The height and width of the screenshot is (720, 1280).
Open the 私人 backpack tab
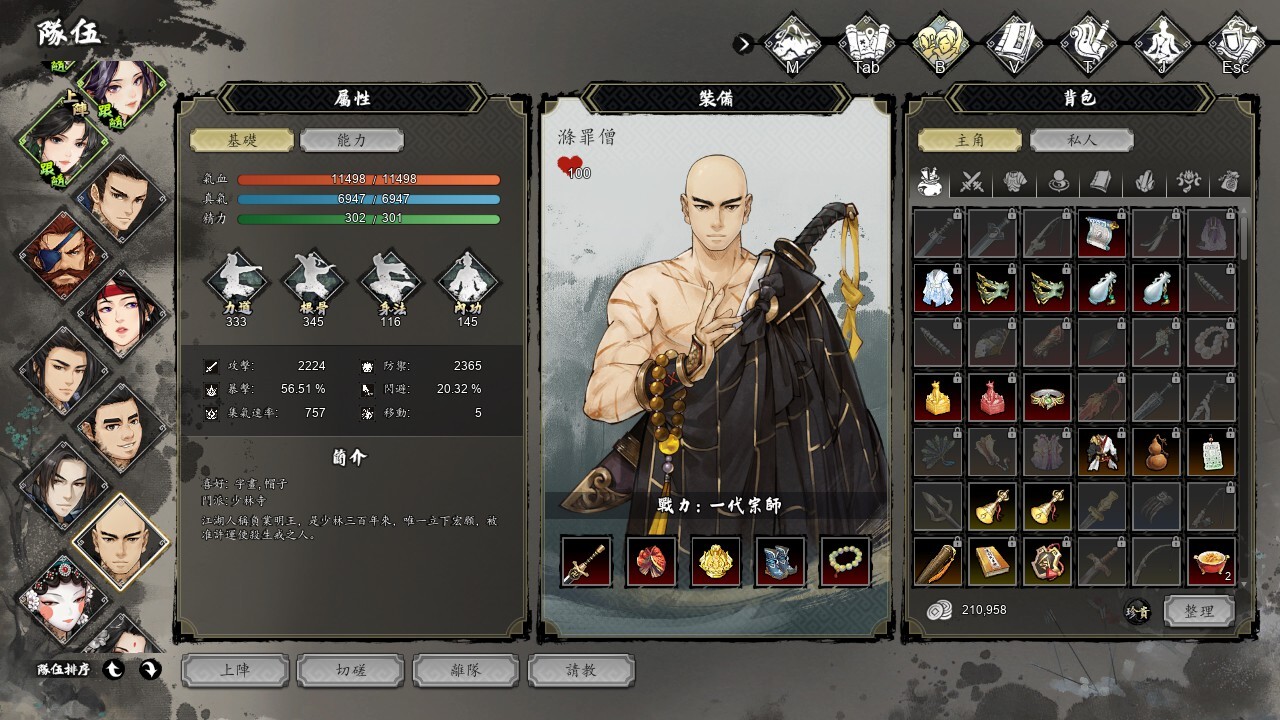click(1081, 140)
